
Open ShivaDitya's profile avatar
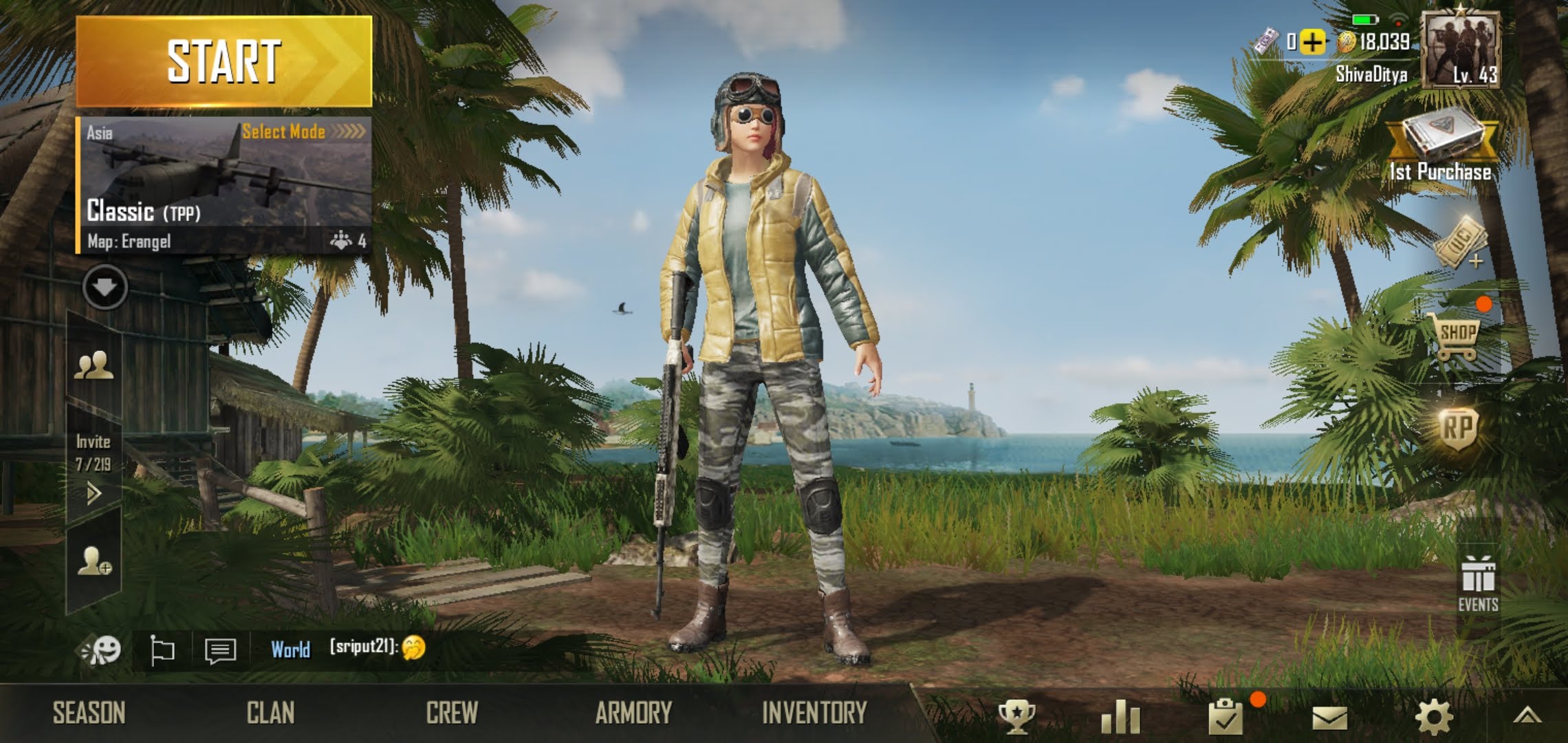pos(1460,52)
